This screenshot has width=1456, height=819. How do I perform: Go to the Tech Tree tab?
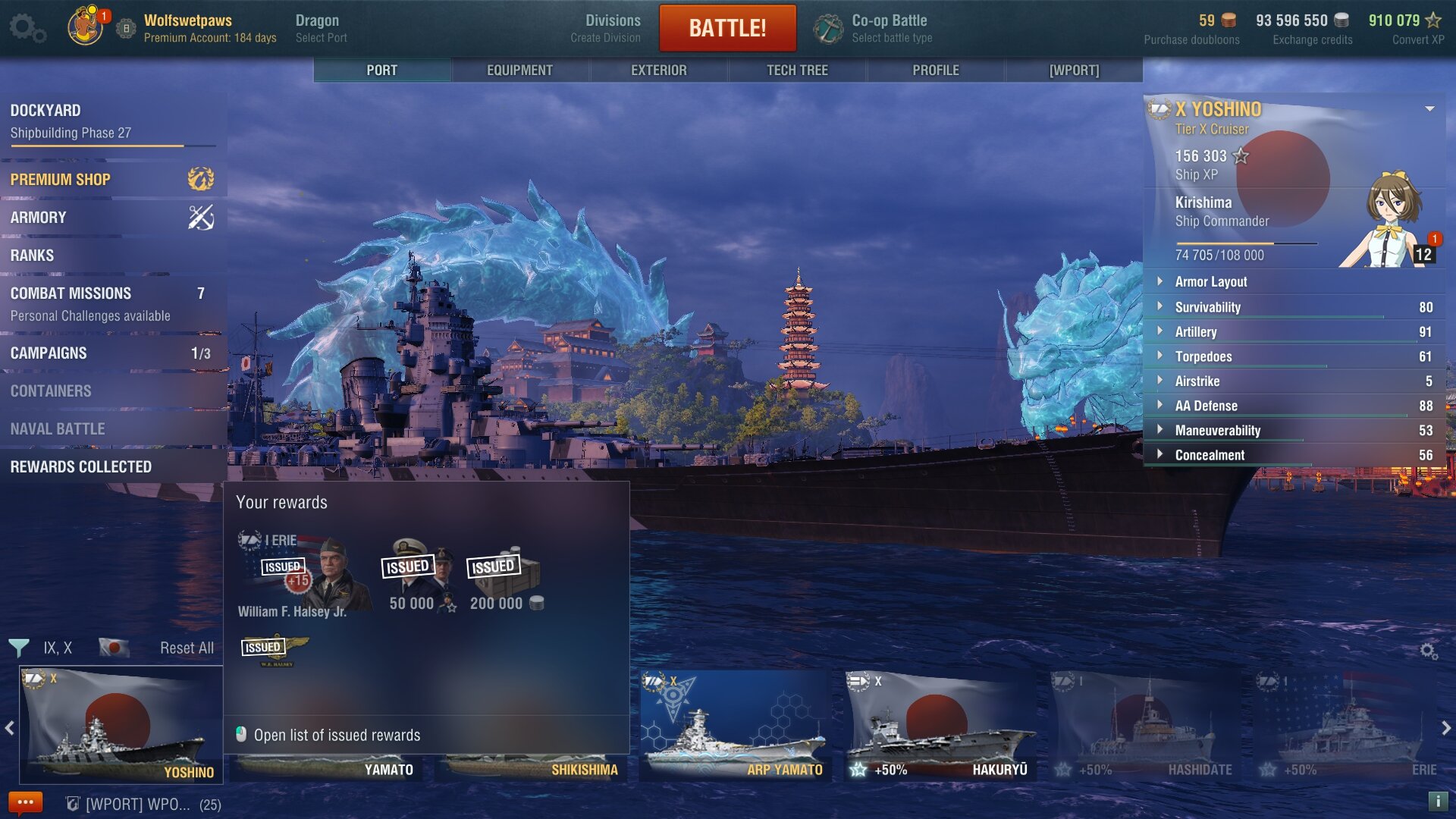pos(797,71)
